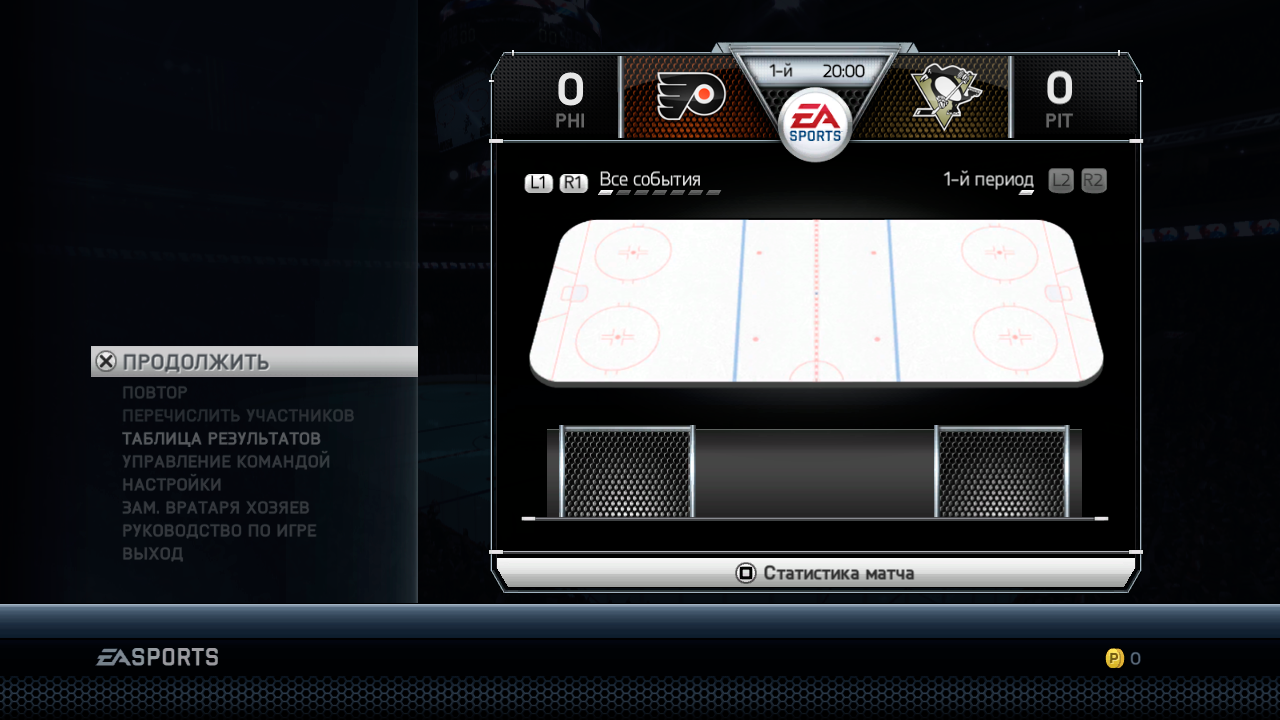Select the 1-й период period selector
1280x720 pixels.
point(988,181)
